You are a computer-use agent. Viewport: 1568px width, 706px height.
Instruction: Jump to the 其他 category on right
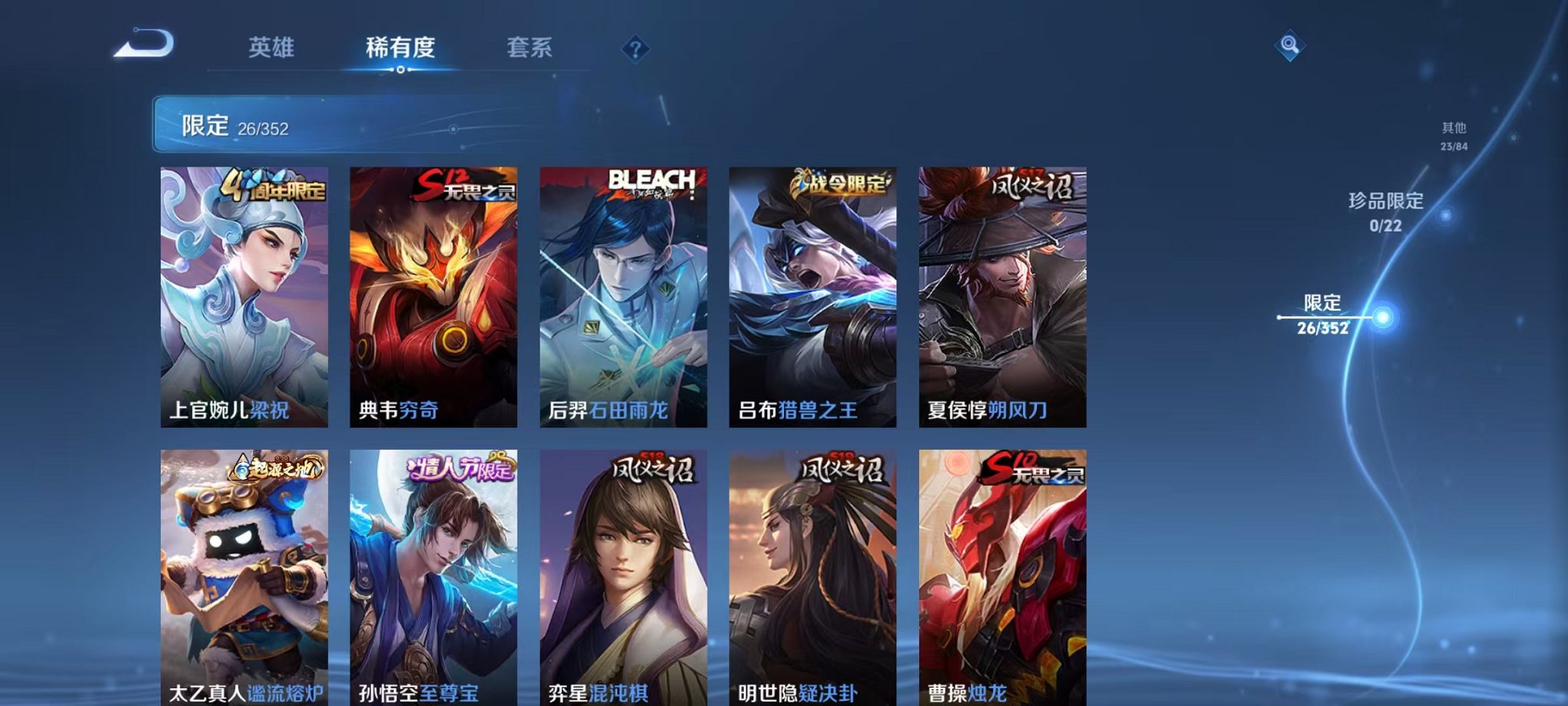coord(1453,138)
